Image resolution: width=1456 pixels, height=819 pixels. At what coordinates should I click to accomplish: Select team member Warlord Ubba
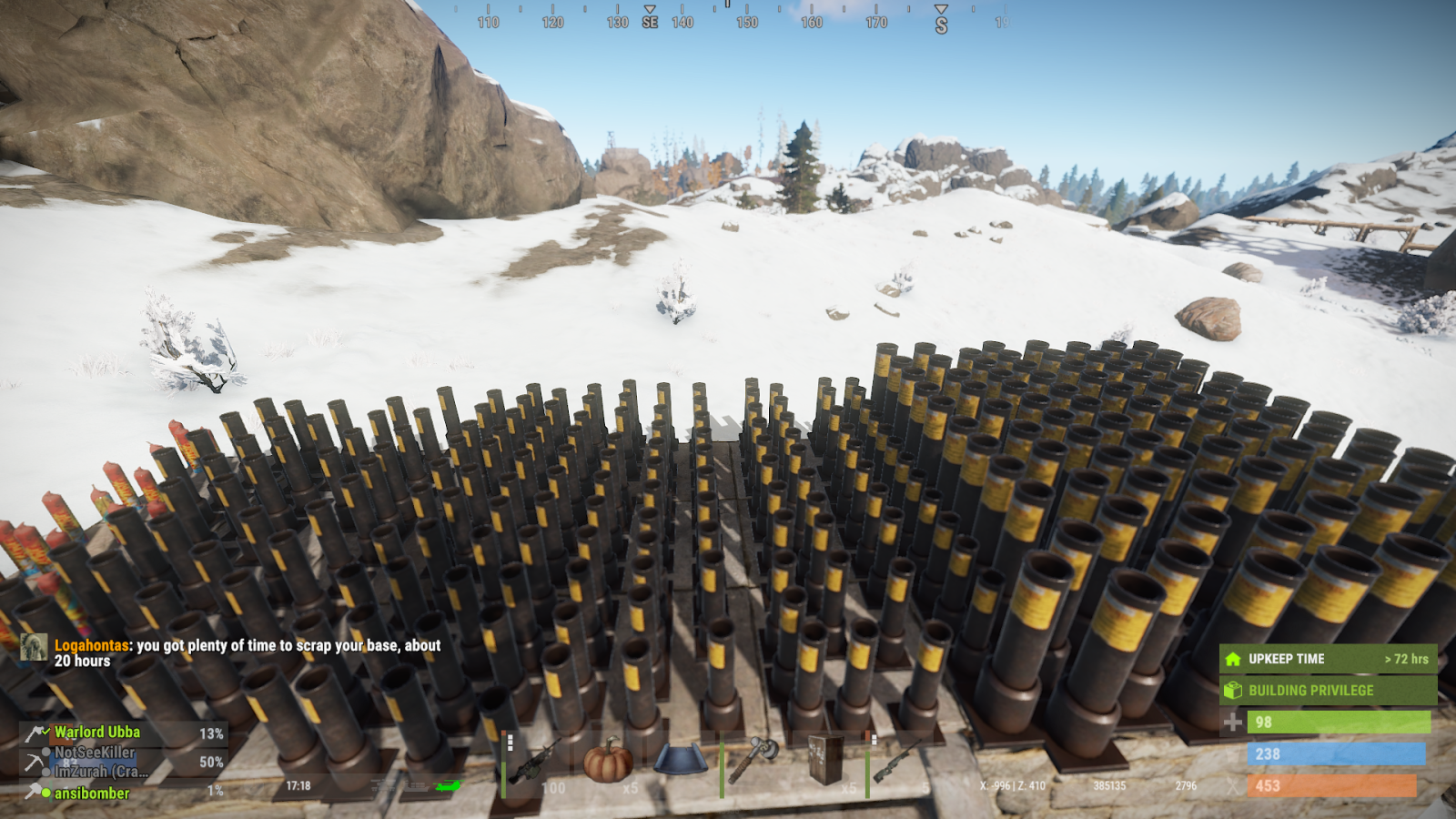pos(97,733)
